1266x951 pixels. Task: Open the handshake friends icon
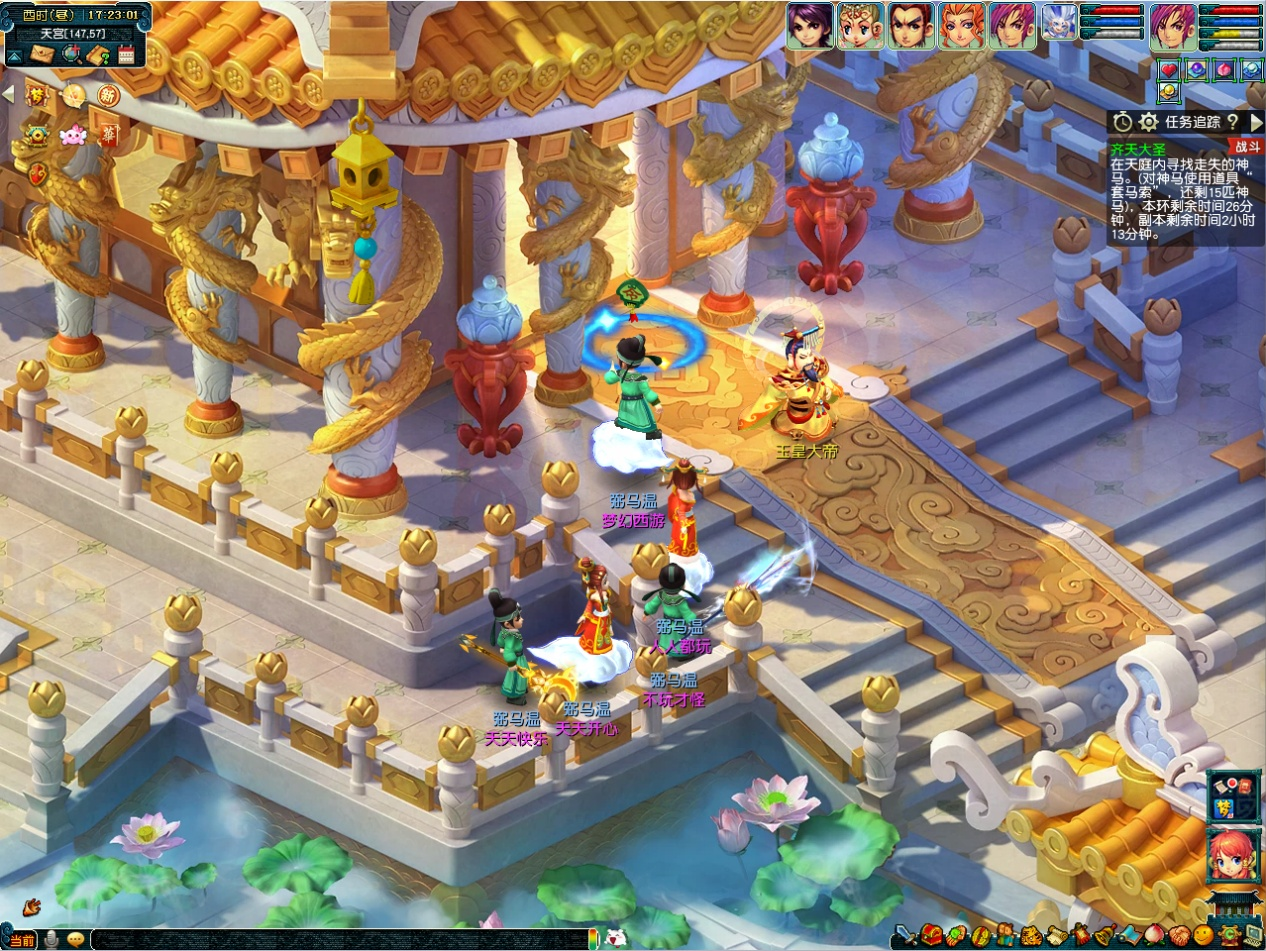1178,937
